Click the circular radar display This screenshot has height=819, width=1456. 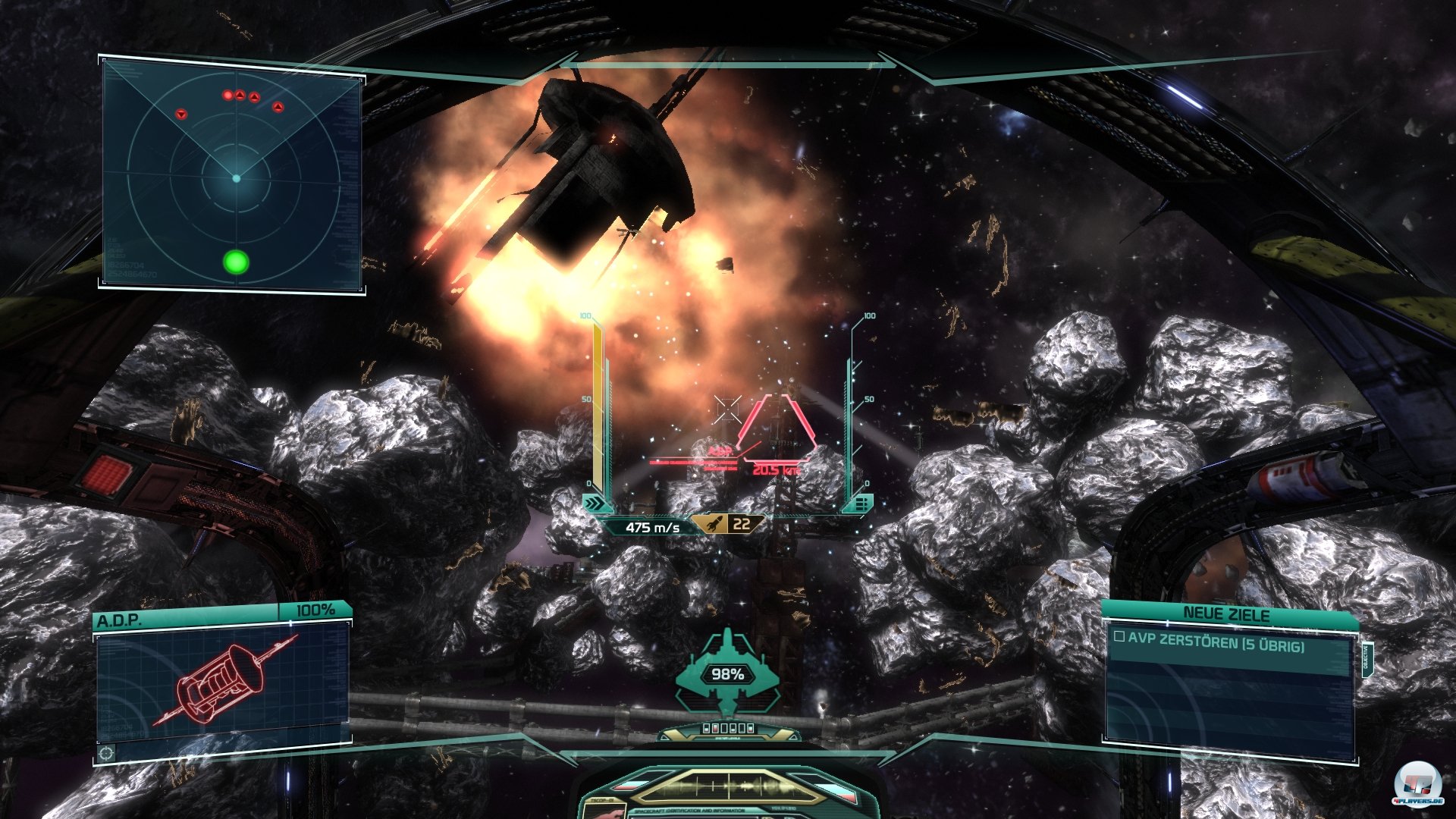tap(236, 179)
